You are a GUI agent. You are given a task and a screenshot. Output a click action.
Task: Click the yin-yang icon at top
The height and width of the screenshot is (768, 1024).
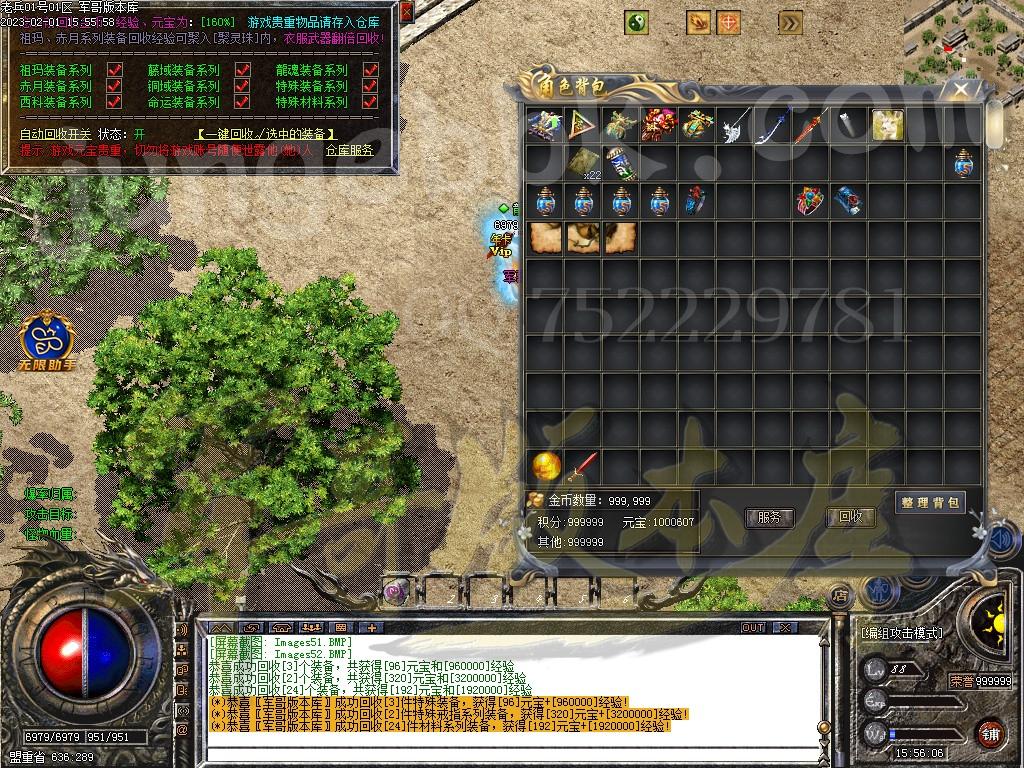[637, 22]
